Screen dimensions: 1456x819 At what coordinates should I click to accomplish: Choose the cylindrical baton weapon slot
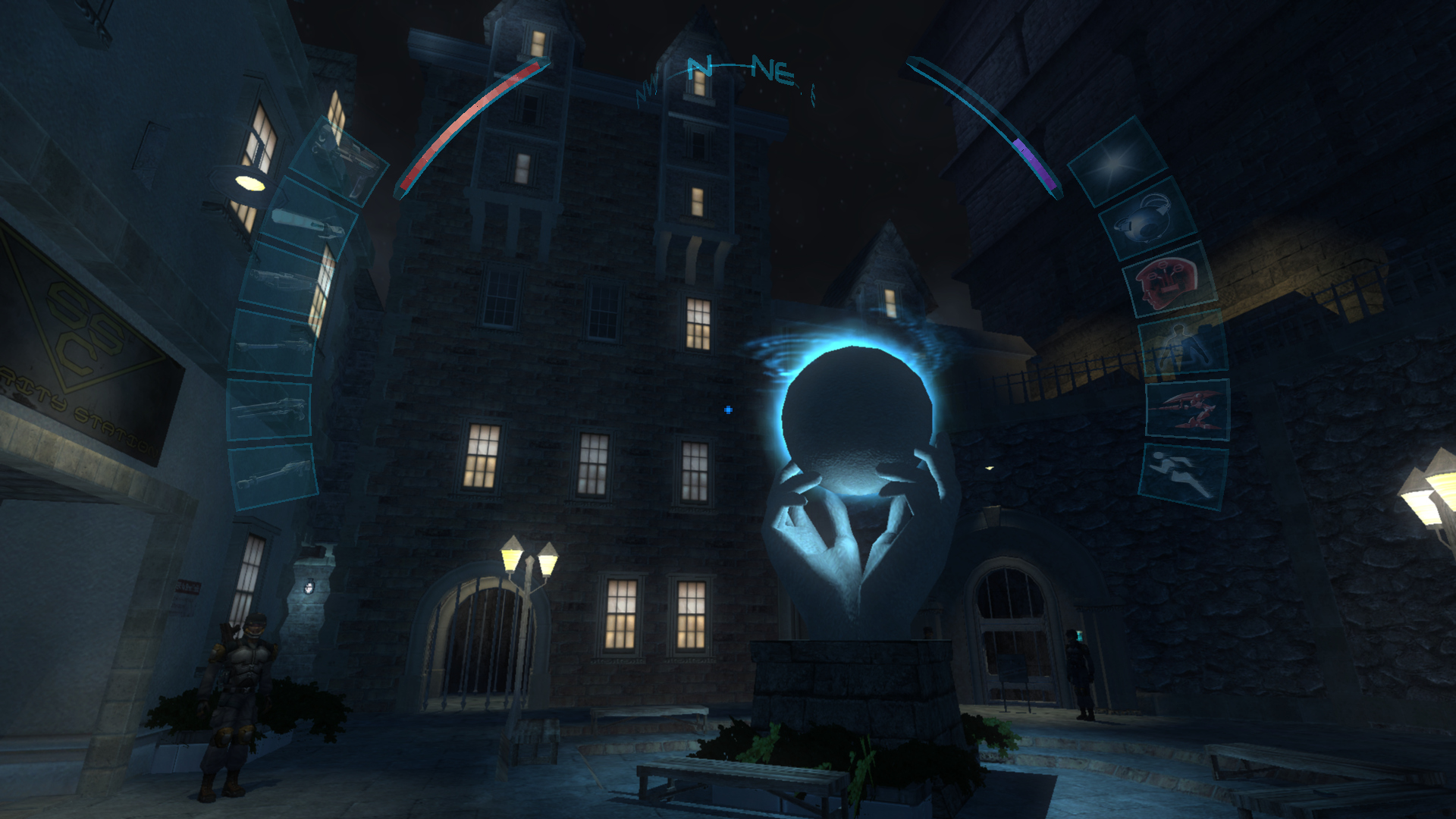310,218
